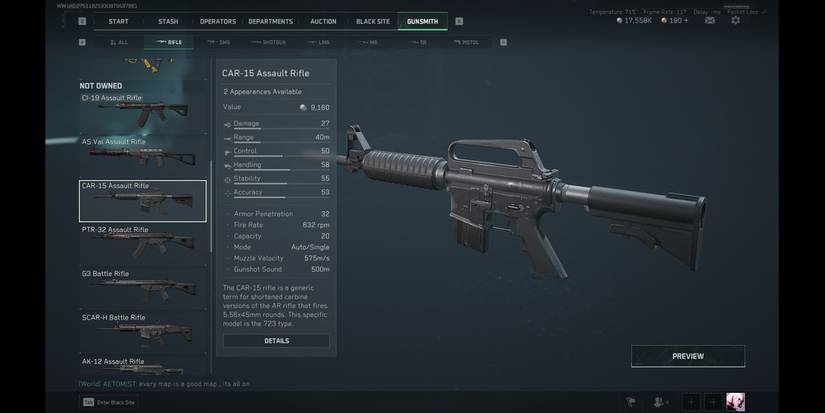Go to the Operators tab
The width and height of the screenshot is (825, 413).
pyautogui.click(x=217, y=21)
